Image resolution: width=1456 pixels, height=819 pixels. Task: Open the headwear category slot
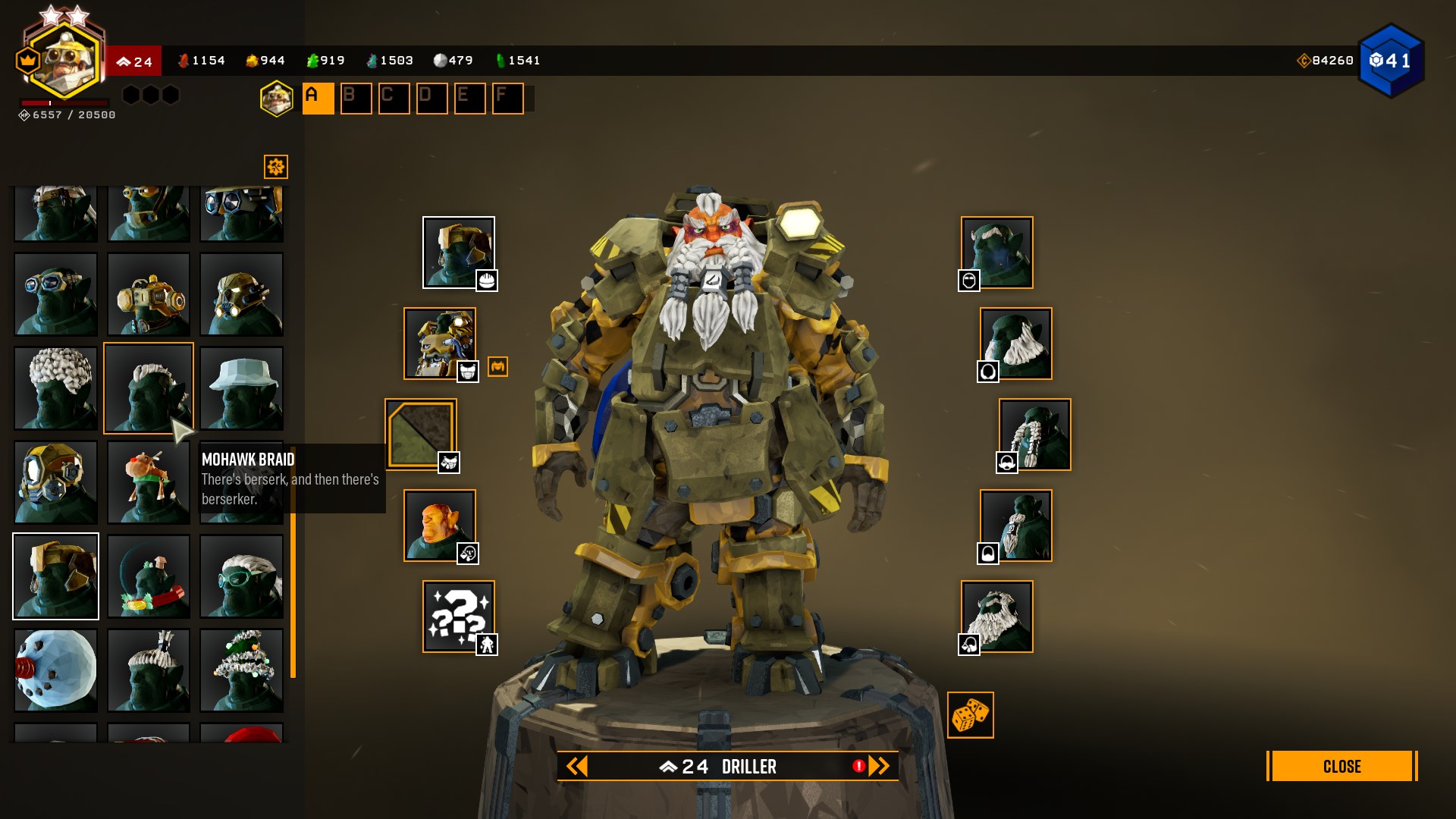click(x=458, y=253)
